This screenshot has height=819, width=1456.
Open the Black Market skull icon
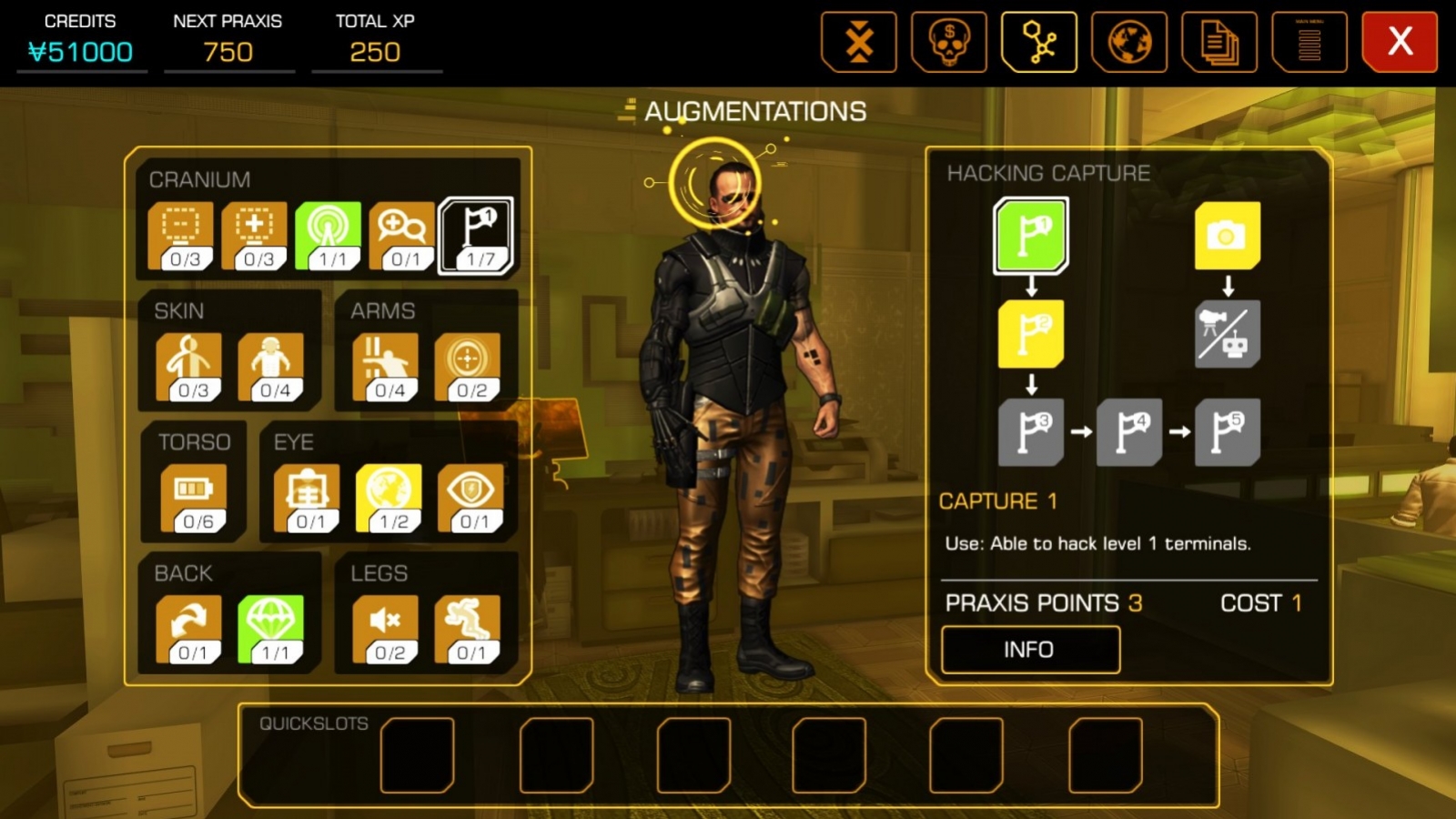point(949,42)
